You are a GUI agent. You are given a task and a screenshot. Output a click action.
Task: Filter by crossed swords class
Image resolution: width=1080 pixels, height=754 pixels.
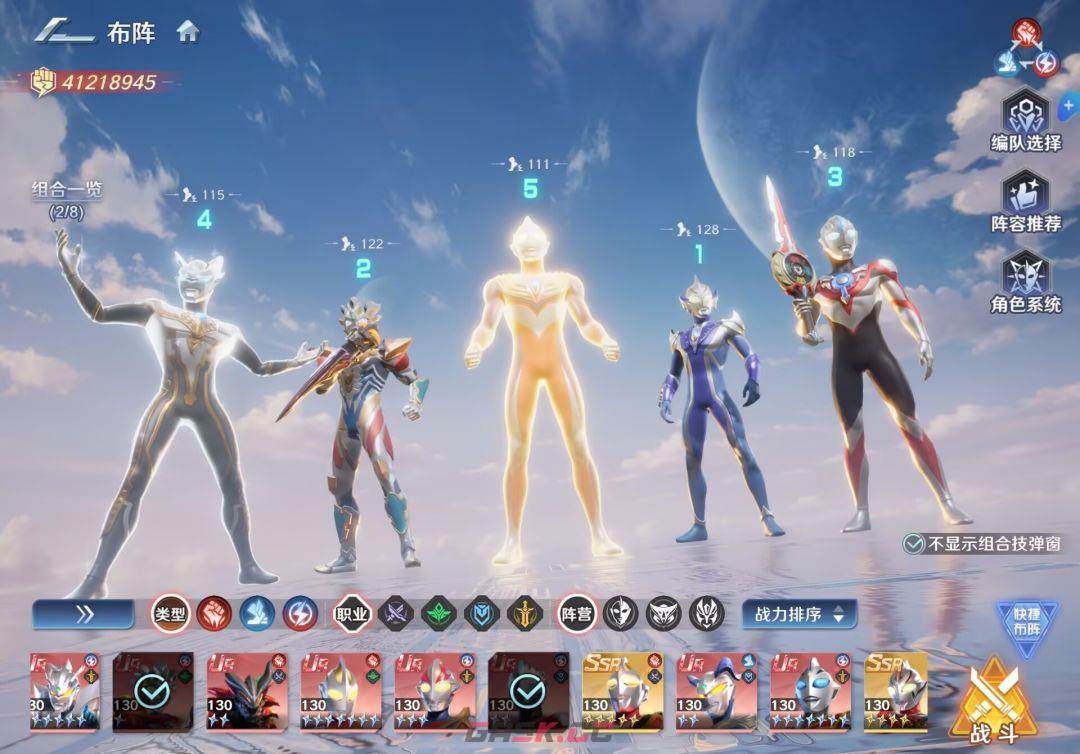[396, 613]
